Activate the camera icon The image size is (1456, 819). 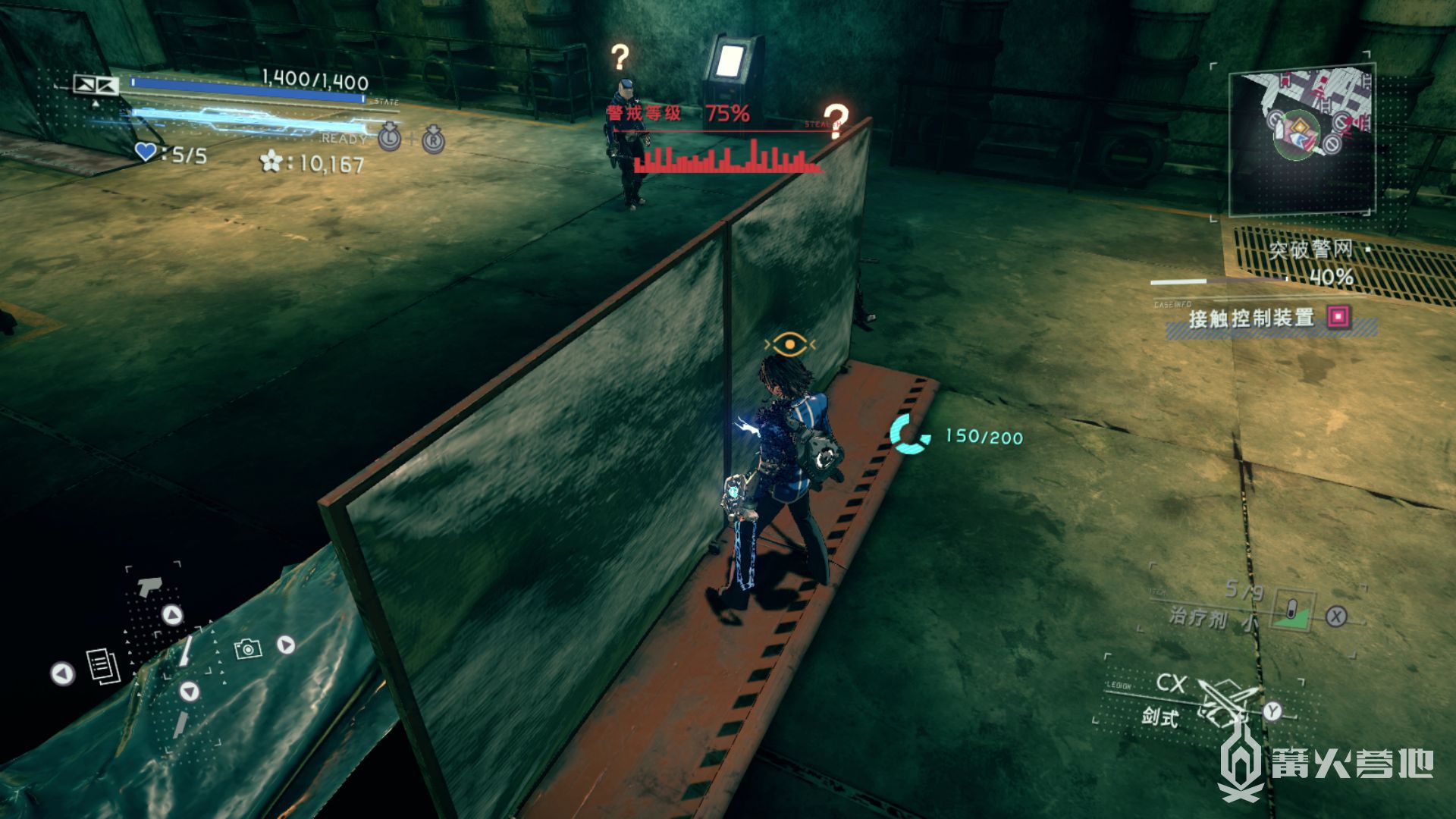pyautogui.click(x=247, y=648)
